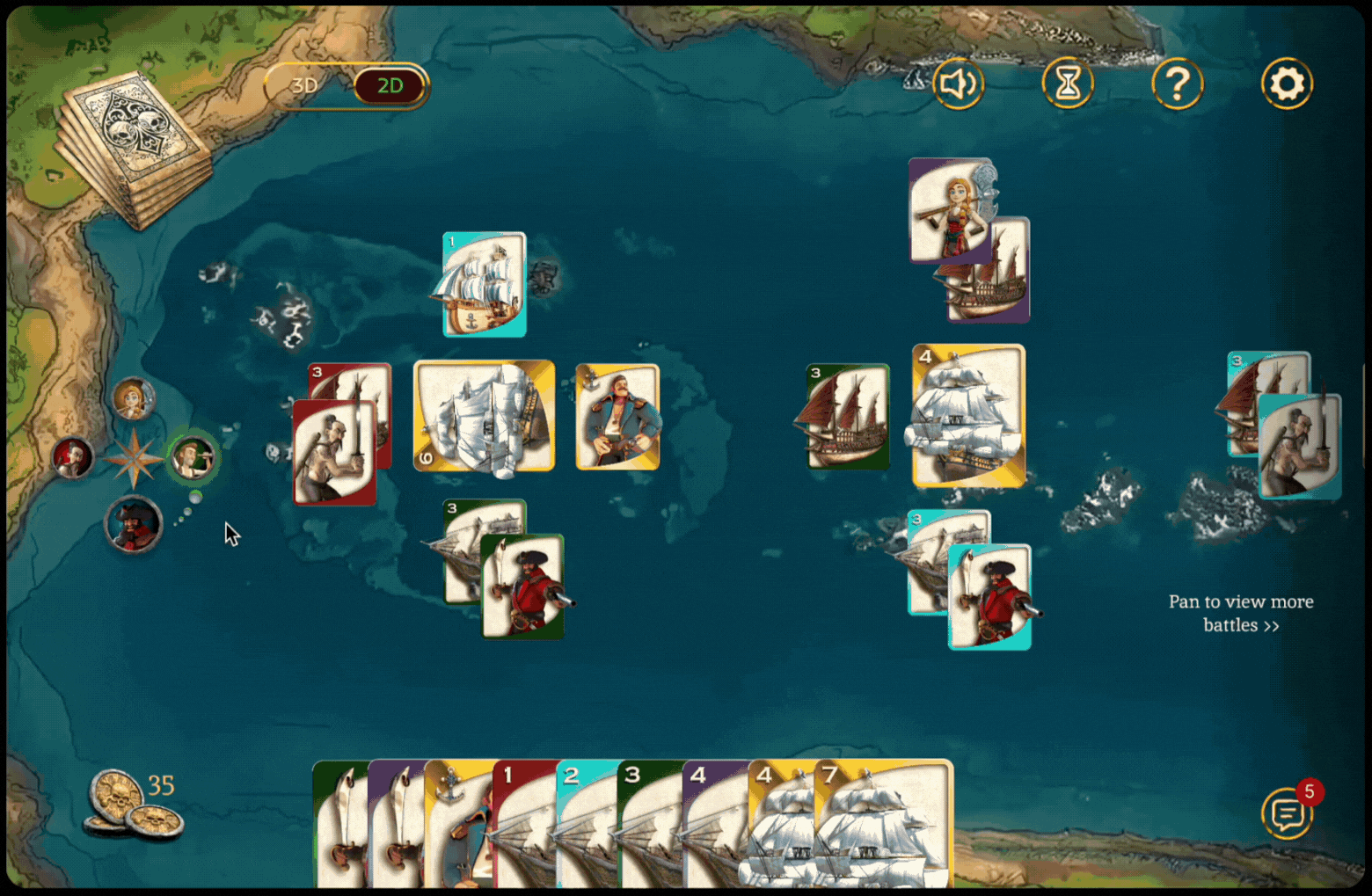Open the hourglass timer button

click(1067, 84)
